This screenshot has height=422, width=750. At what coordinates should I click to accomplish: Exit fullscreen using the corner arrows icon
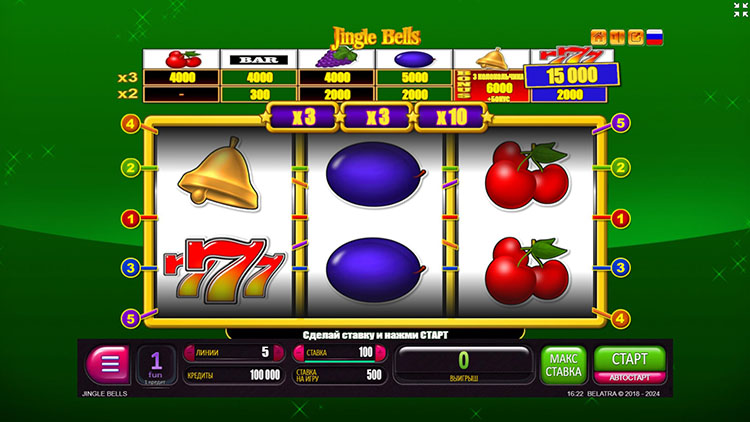tap(738, 10)
